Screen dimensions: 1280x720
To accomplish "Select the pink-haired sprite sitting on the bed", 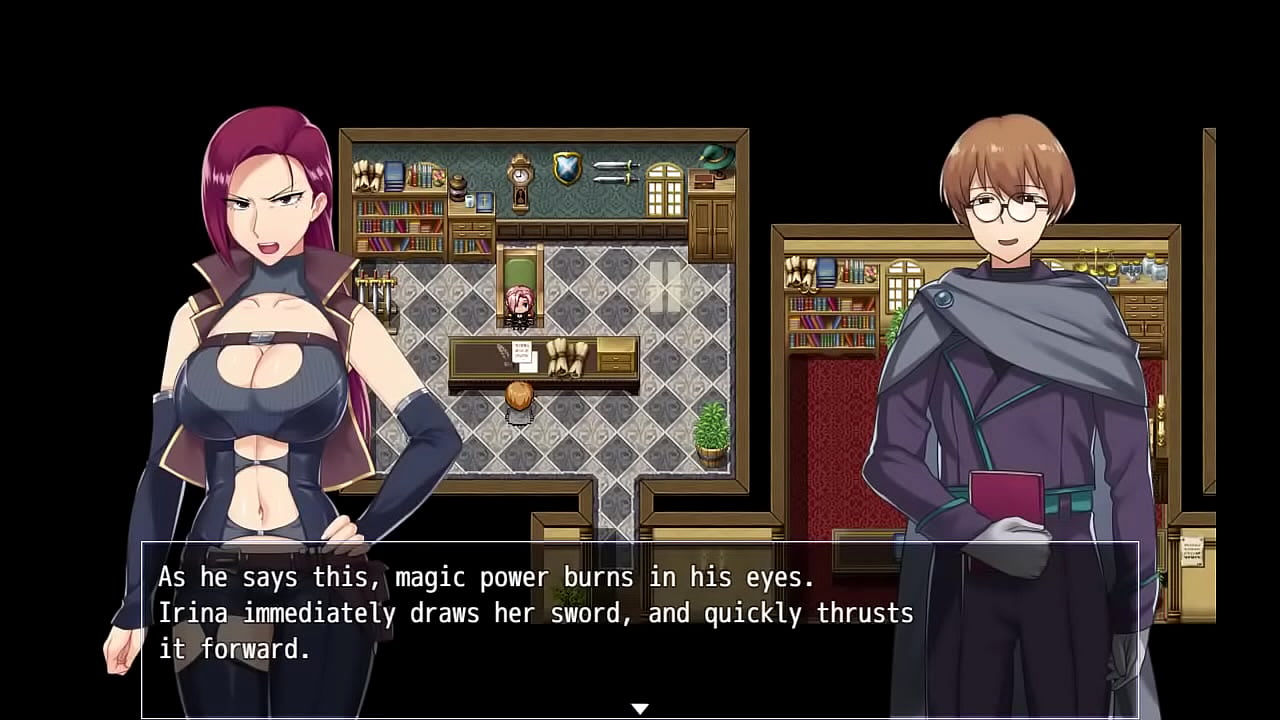I will click(519, 303).
